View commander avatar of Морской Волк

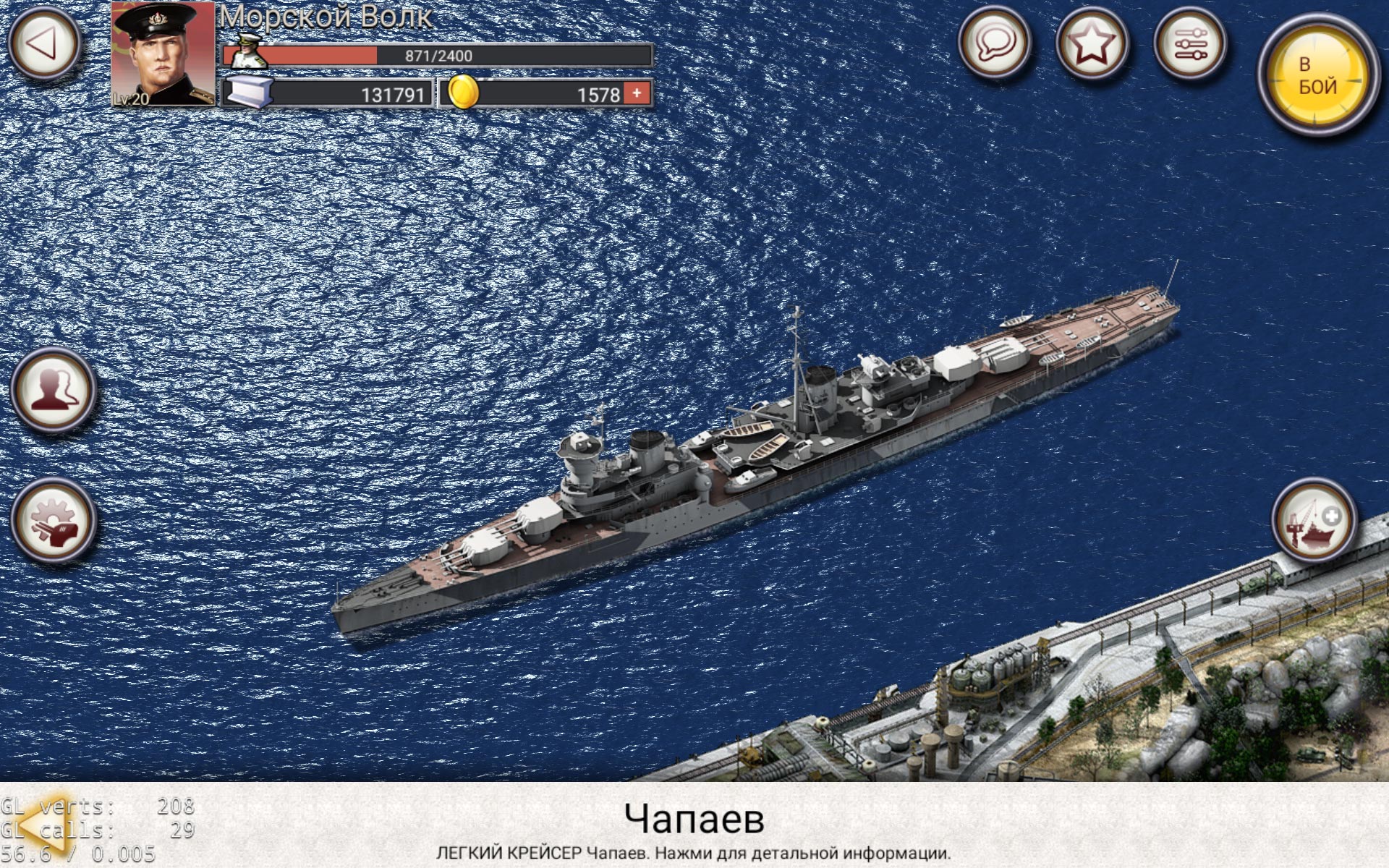163,52
